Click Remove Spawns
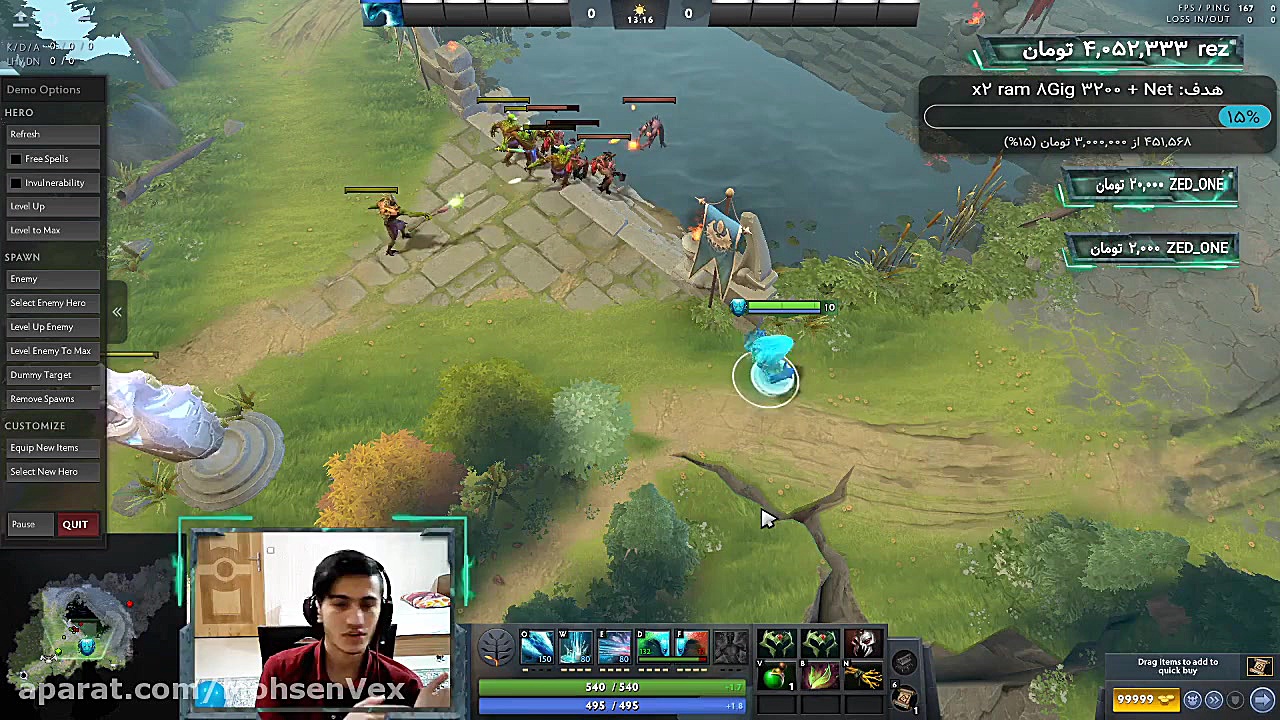1280x720 pixels. click(42, 399)
